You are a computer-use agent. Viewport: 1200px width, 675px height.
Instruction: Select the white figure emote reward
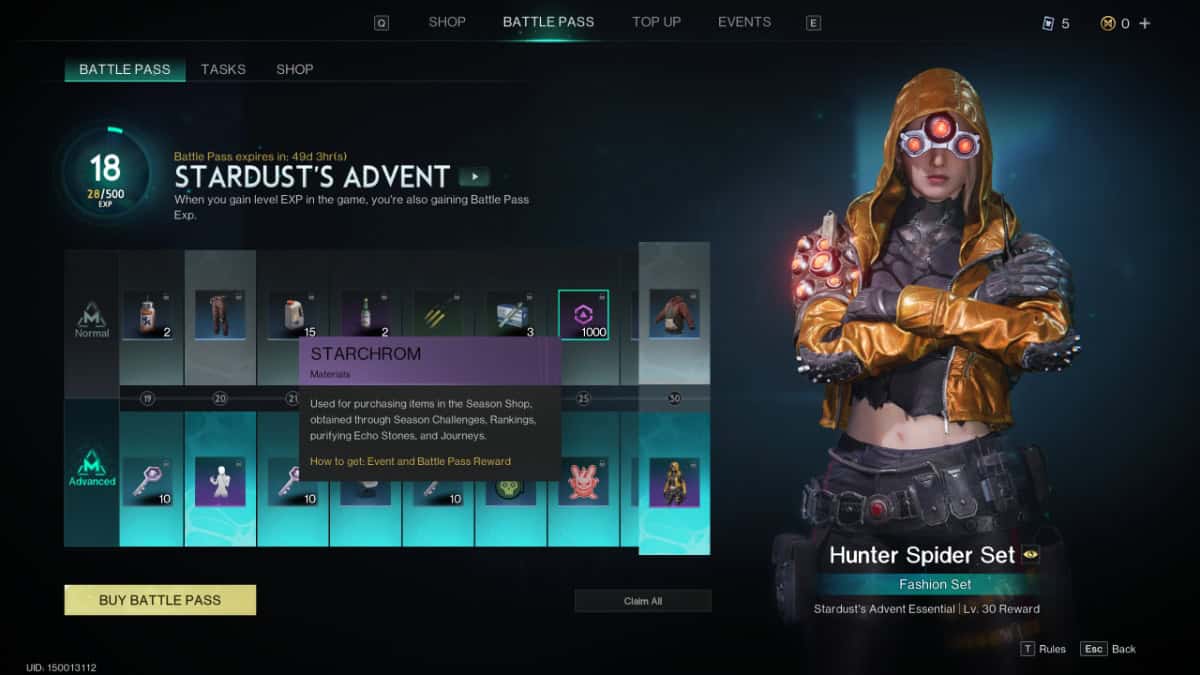tap(220, 481)
